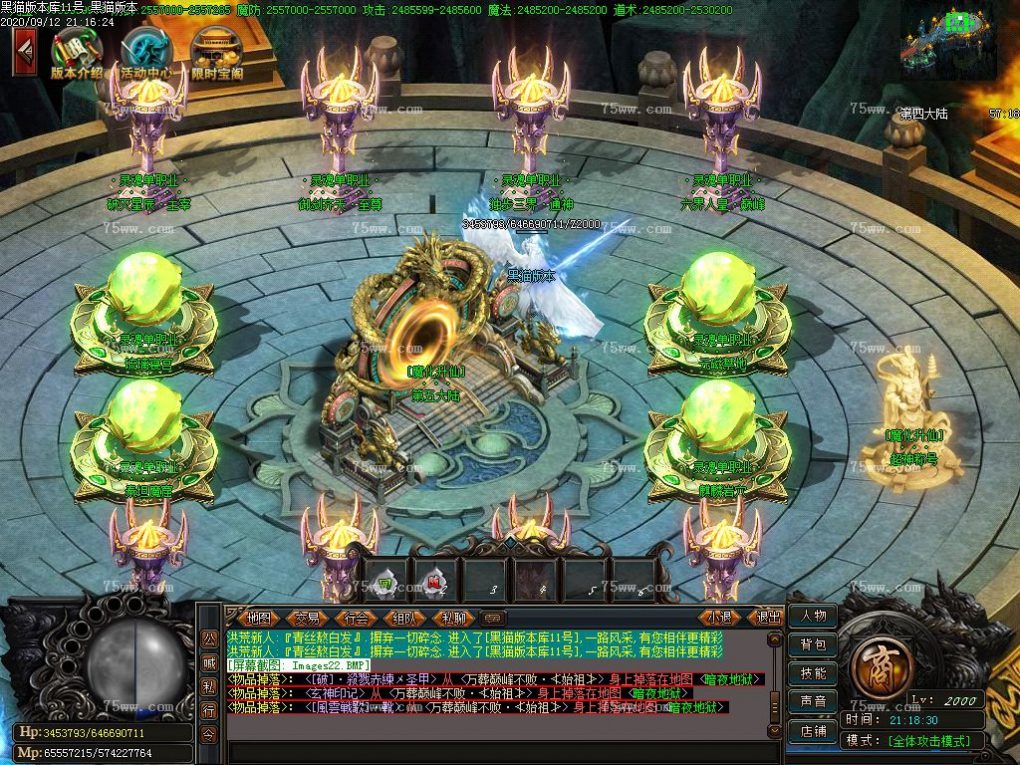This screenshot has width=1020, height=765.
Task: Open the 地图 map button
Action: [258, 618]
